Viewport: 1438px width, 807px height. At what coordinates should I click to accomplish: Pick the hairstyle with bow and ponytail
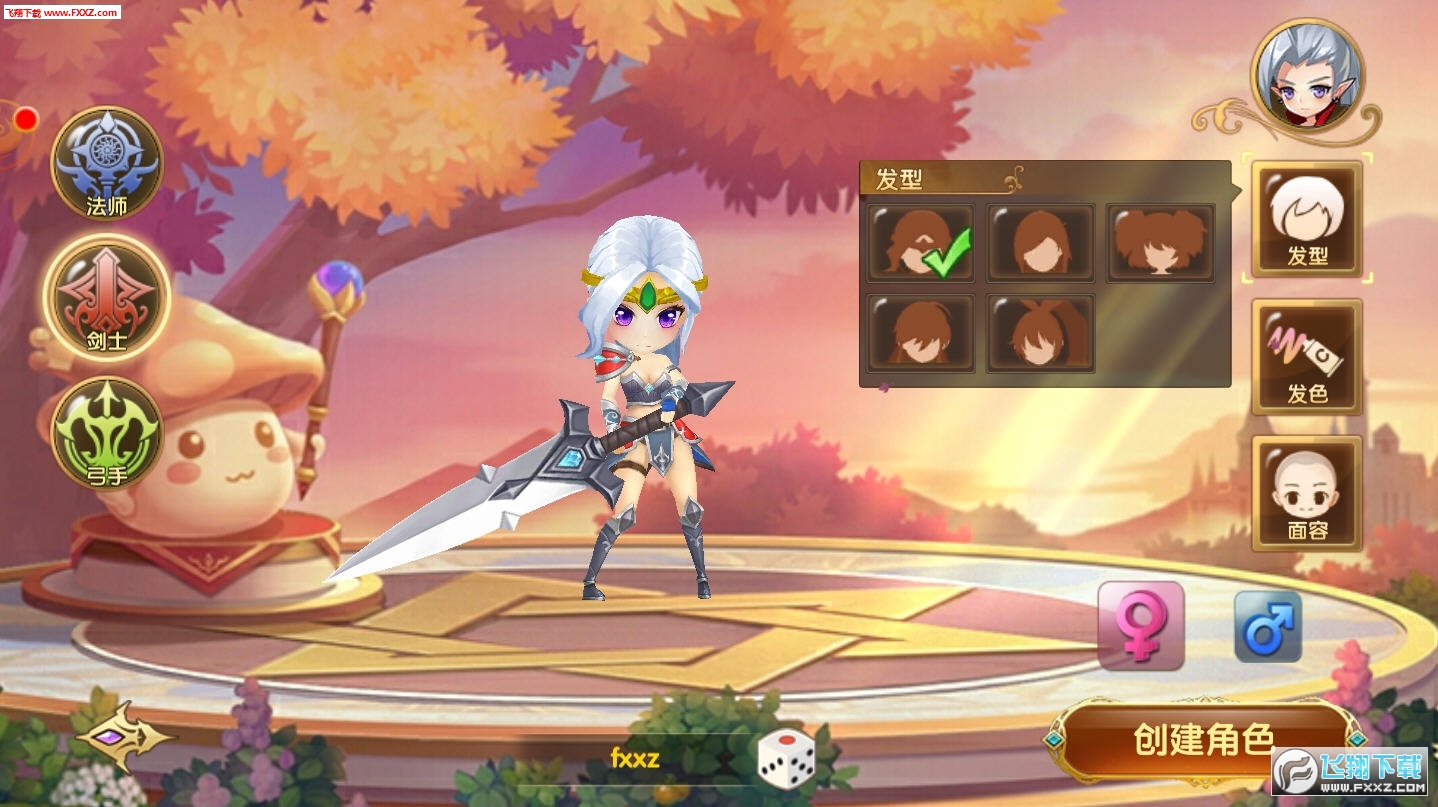(1040, 333)
